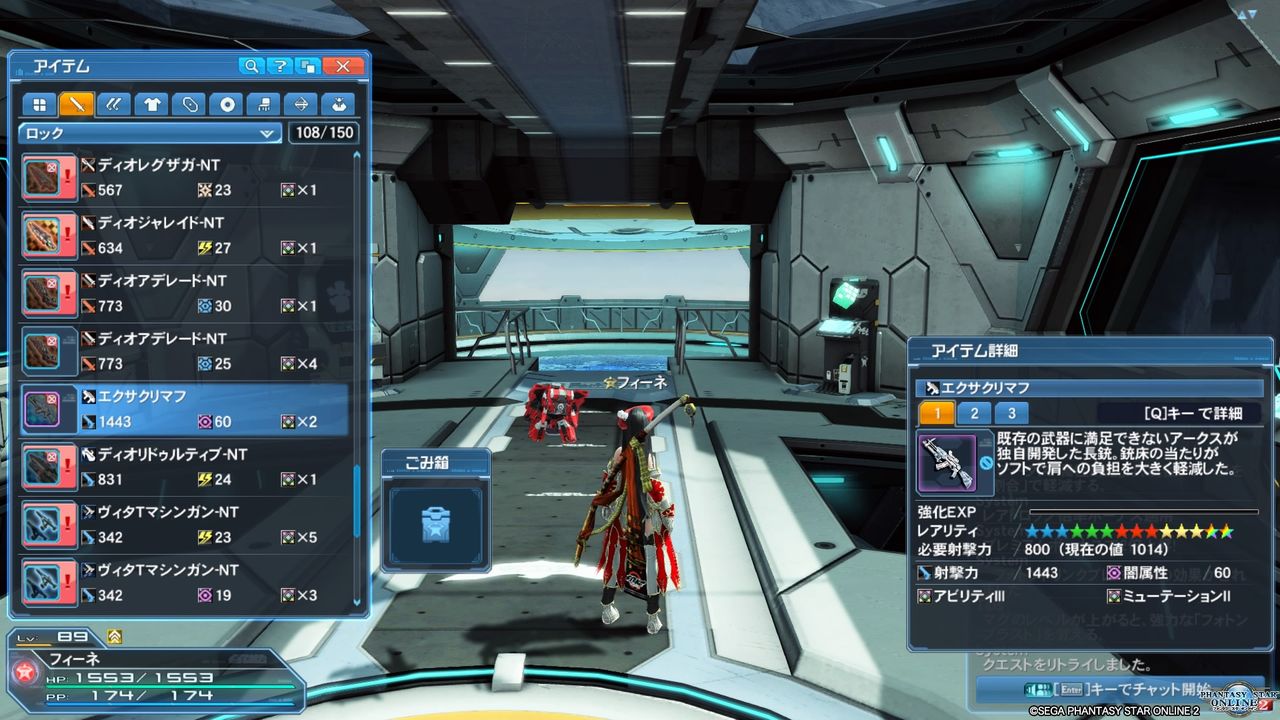1280x720 pixels.
Task: Open the ごみ箱 trash box
Action: (x=435, y=525)
